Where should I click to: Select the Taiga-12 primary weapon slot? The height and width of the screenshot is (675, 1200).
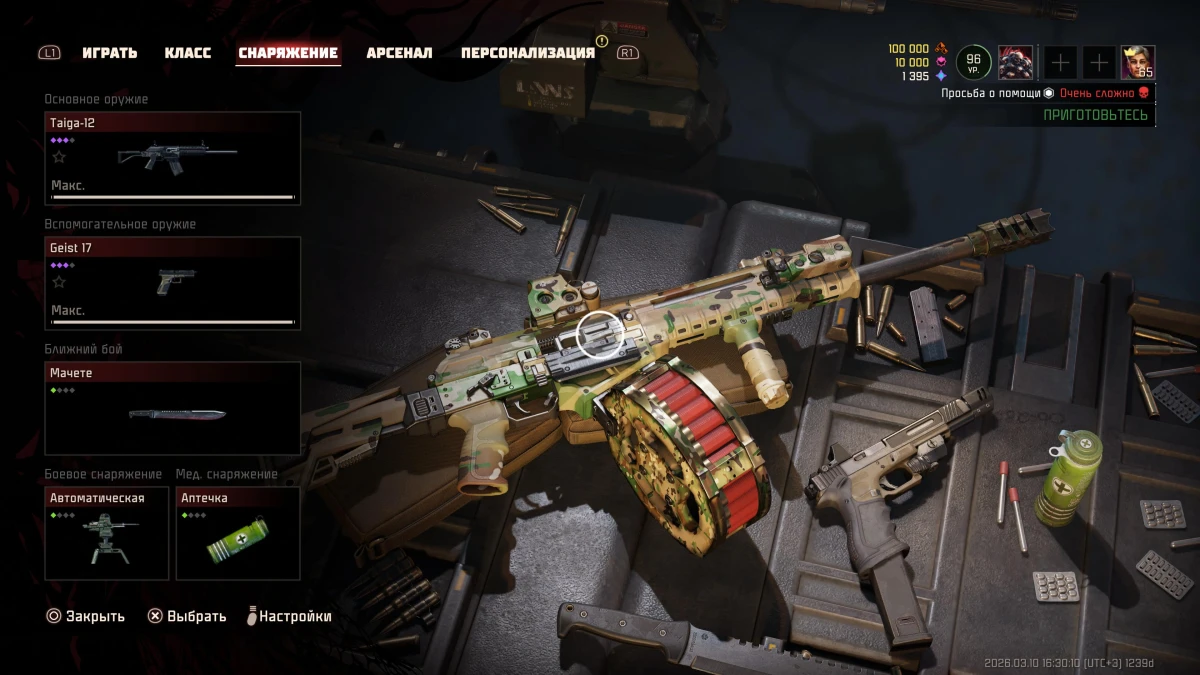tap(173, 158)
